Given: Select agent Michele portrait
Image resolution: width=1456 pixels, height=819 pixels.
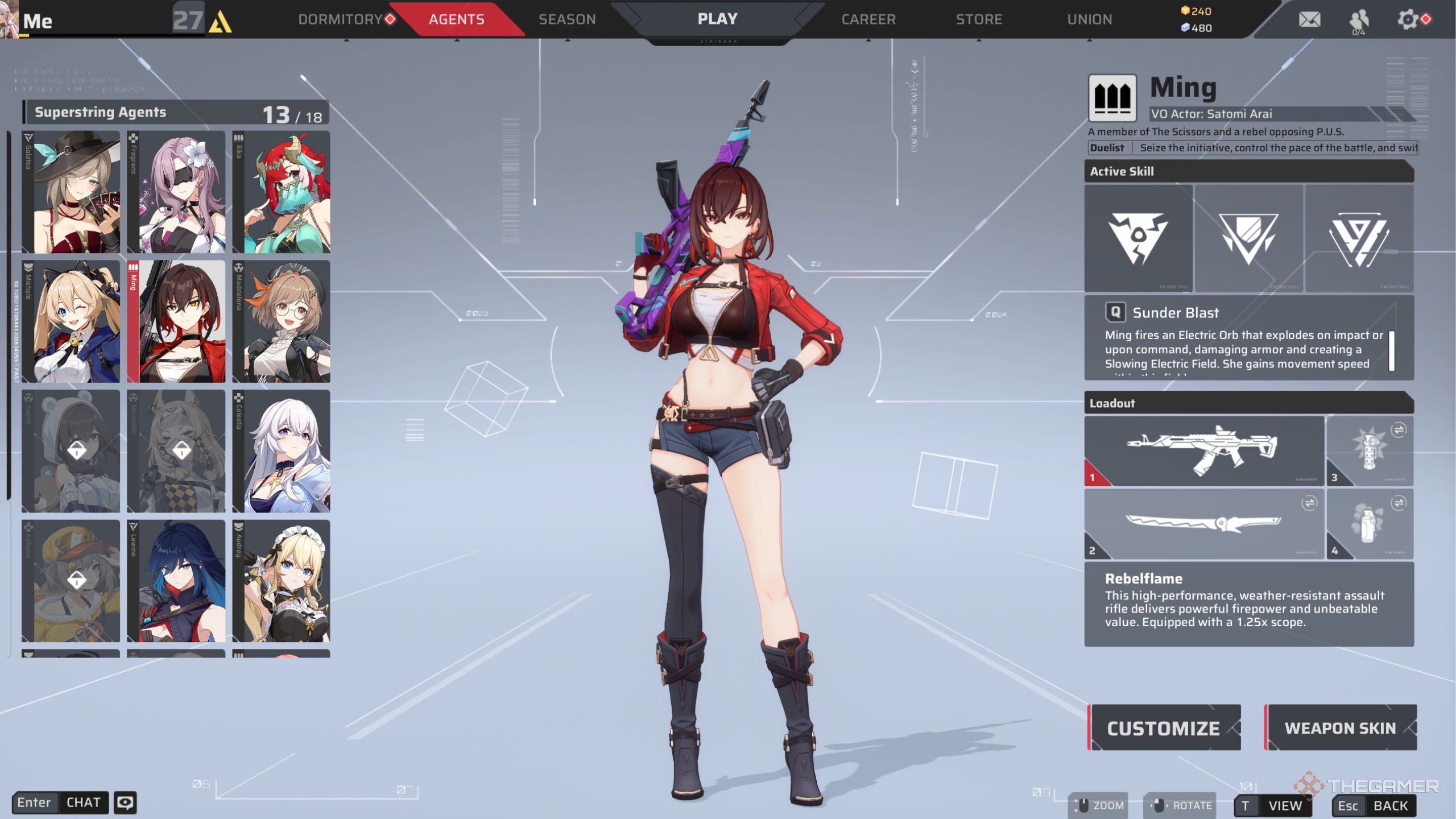Looking at the screenshot, I should (71, 322).
